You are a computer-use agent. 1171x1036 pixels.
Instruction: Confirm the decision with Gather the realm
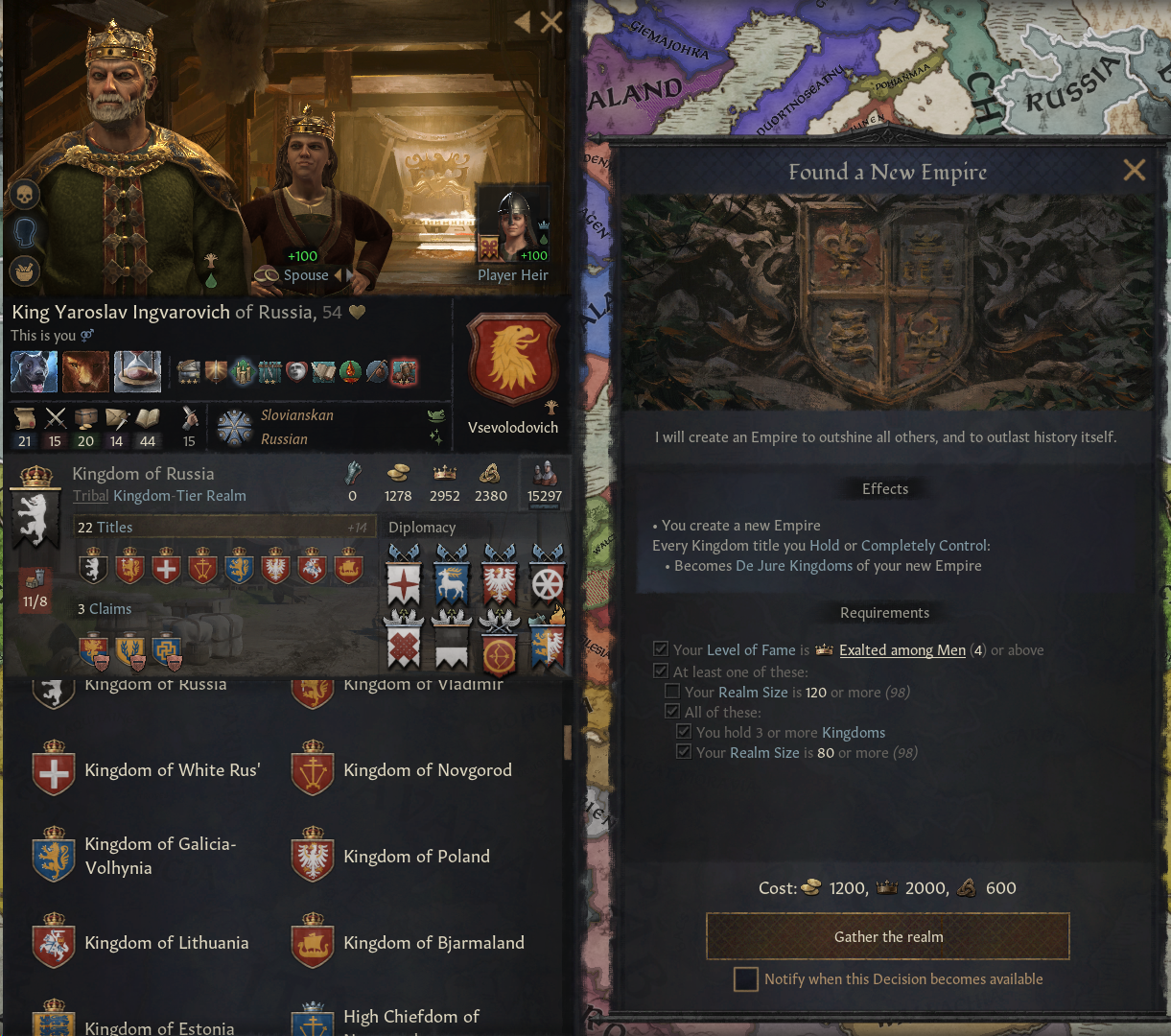[x=888, y=936]
